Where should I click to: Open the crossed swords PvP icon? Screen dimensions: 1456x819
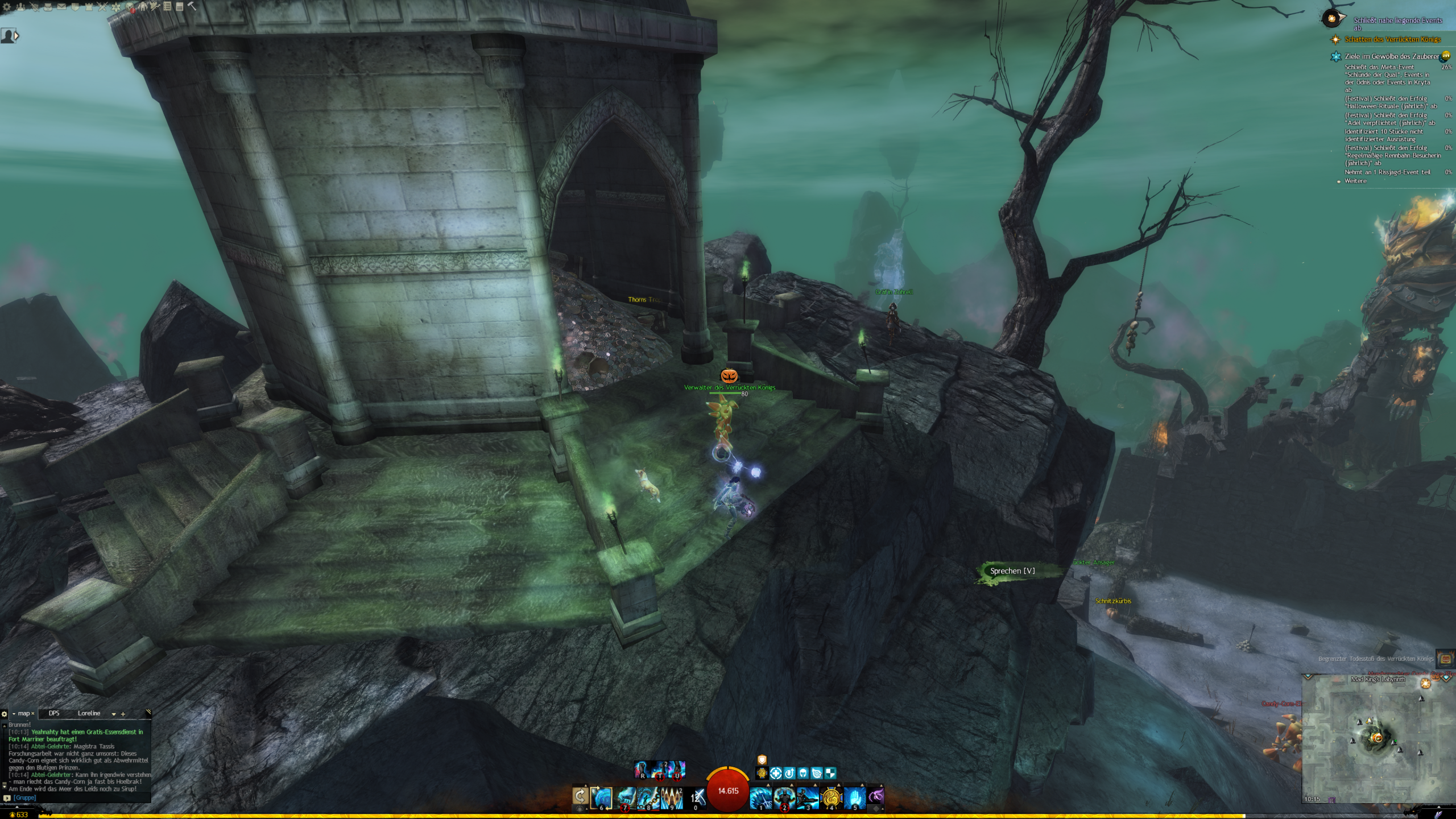(102, 7)
